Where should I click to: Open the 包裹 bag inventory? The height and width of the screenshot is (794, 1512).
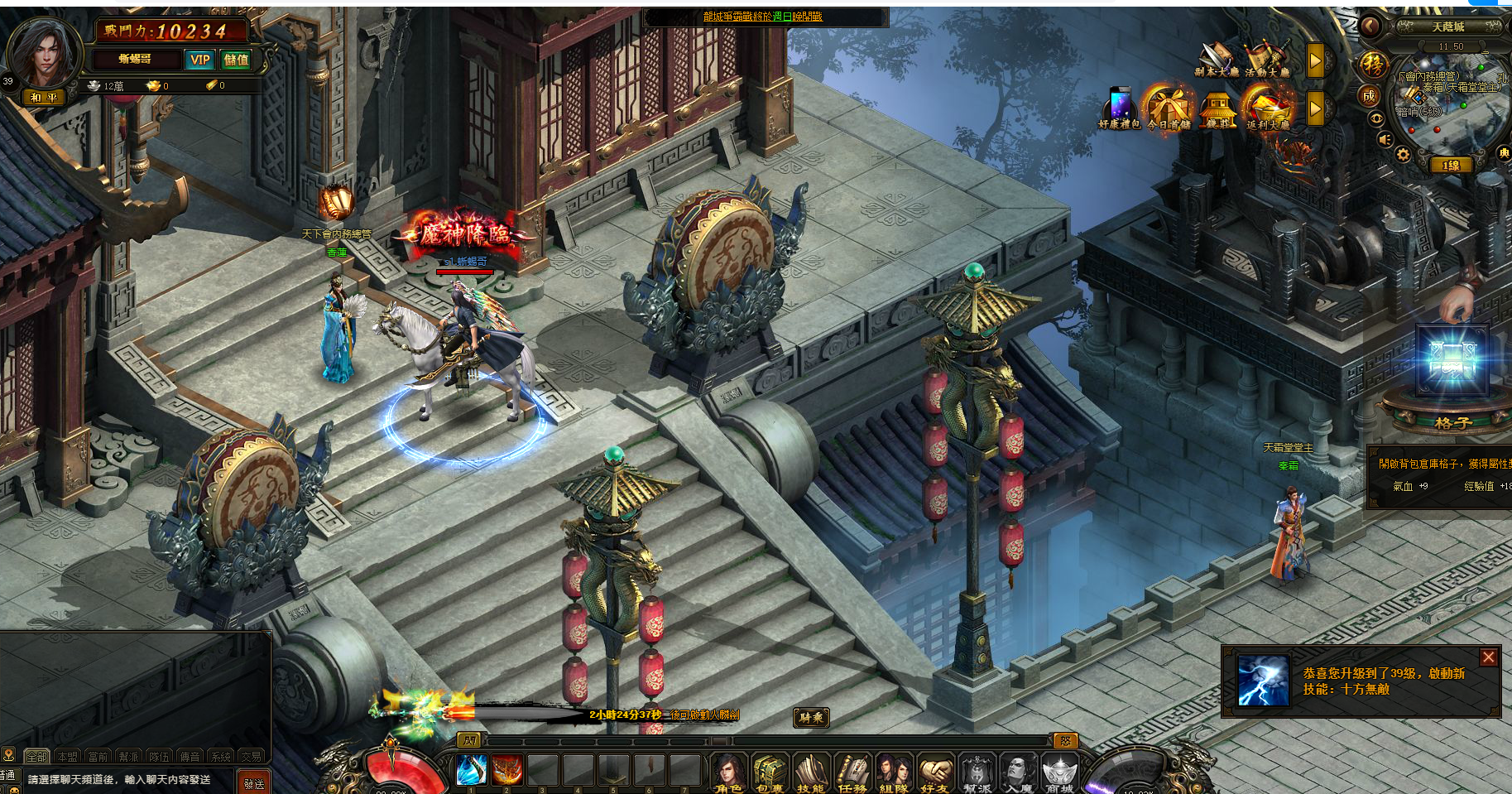click(770, 773)
